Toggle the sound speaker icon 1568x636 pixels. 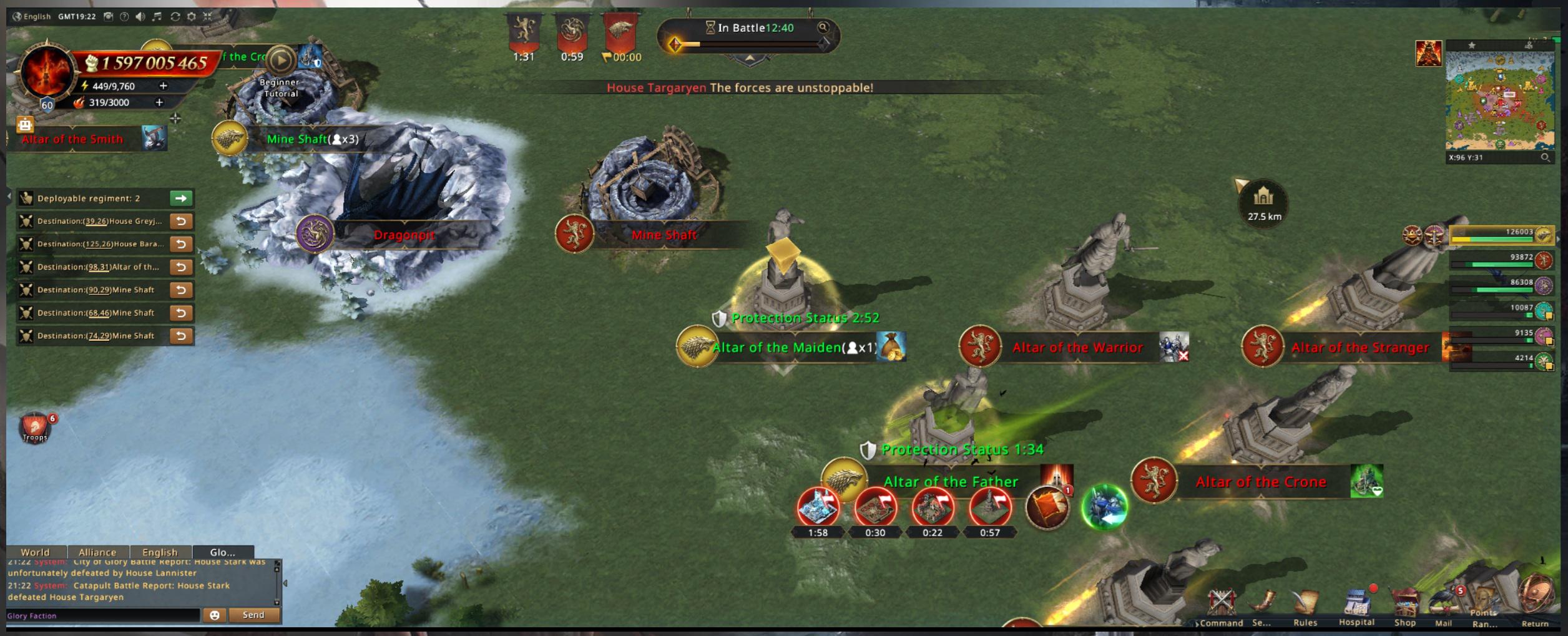[140, 17]
